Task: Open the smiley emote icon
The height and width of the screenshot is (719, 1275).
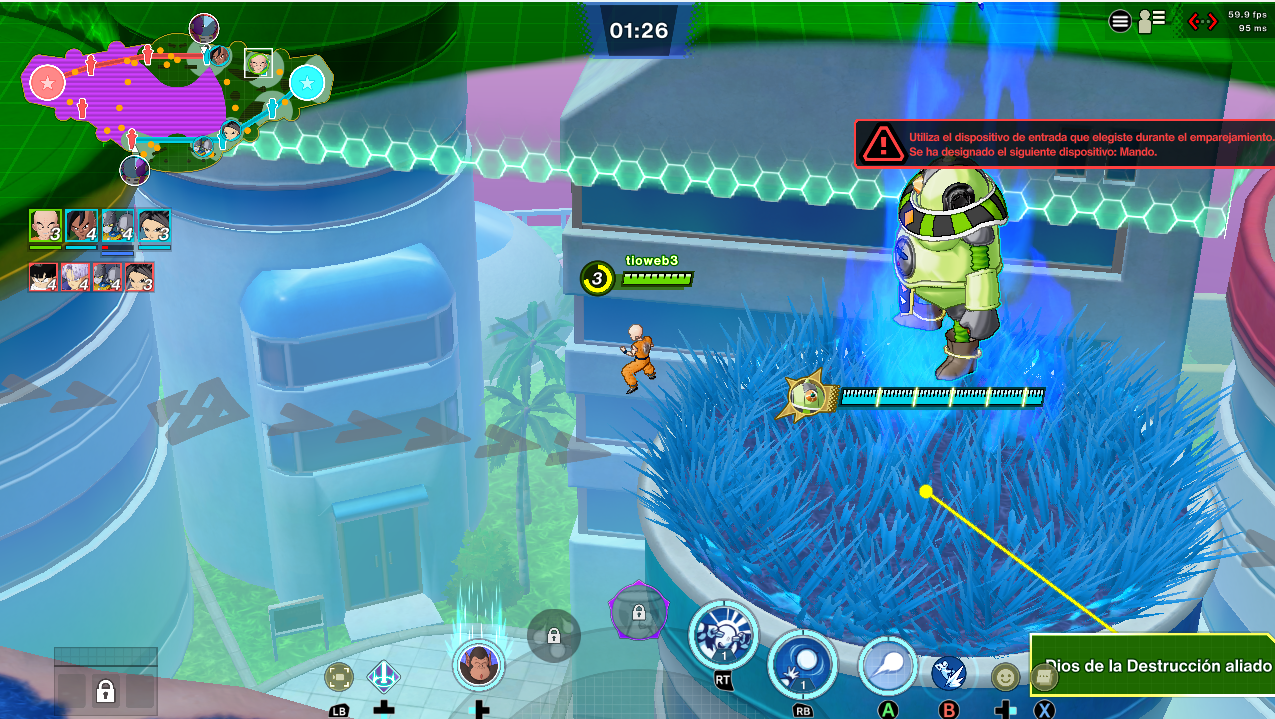Action: click(1004, 677)
